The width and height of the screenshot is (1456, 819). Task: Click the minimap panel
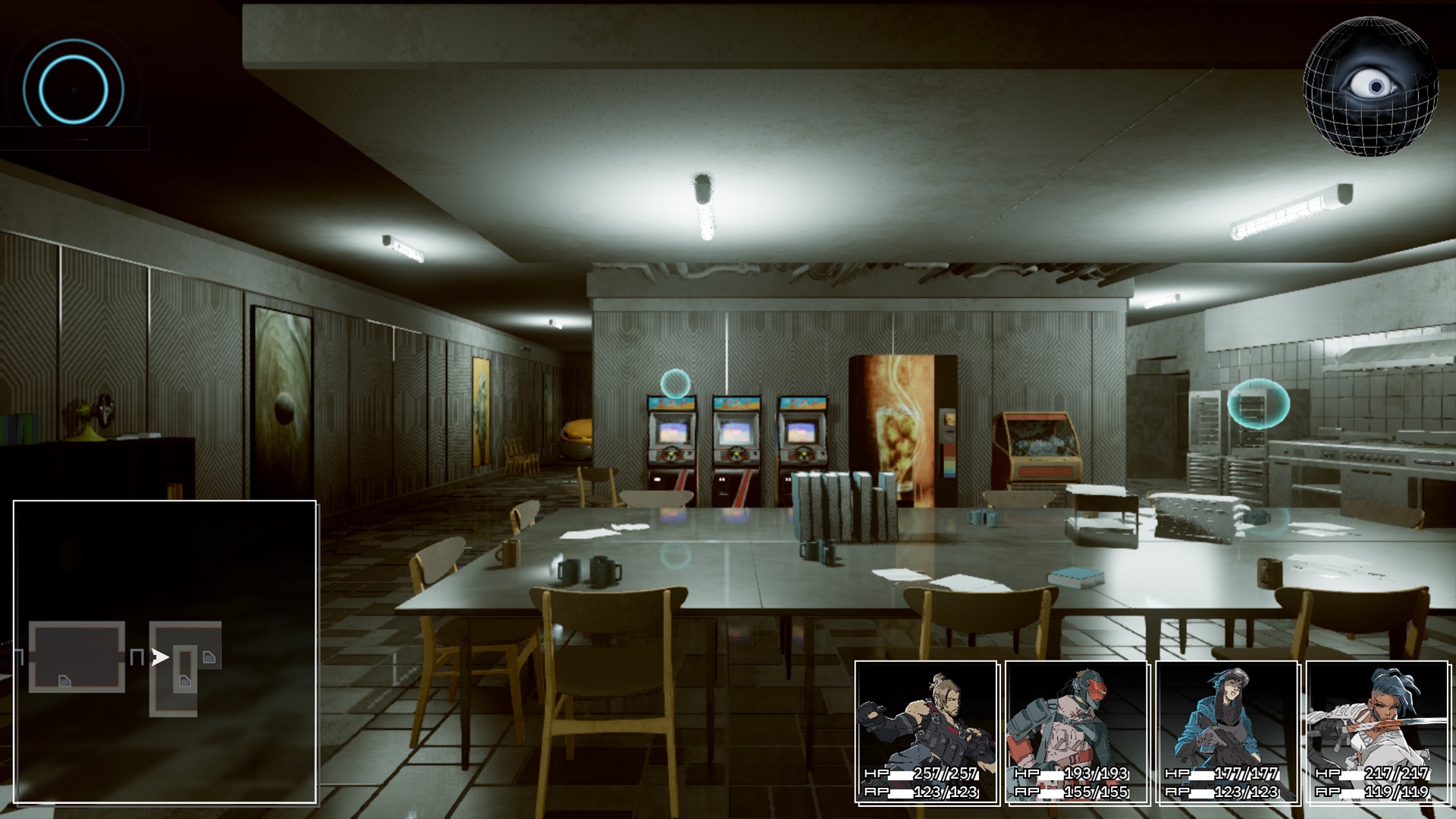coord(165,651)
